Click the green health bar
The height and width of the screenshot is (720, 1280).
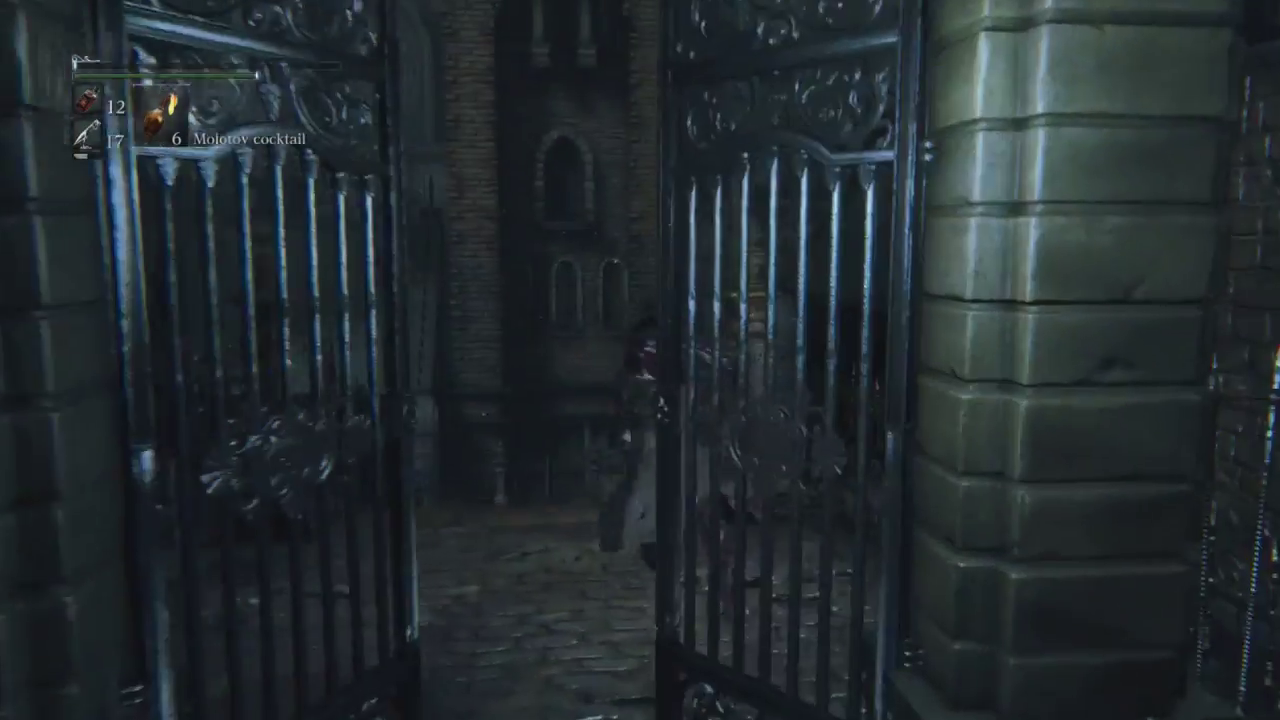click(165, 75)
